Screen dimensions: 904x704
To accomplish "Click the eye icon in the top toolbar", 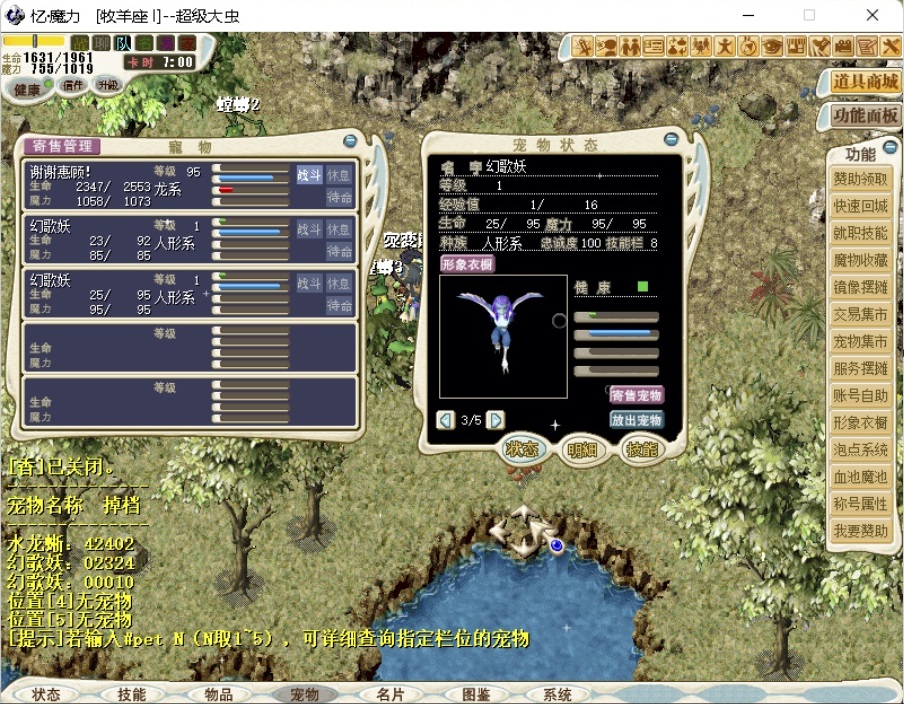I will pyautogui.click(x=772, y=46).
